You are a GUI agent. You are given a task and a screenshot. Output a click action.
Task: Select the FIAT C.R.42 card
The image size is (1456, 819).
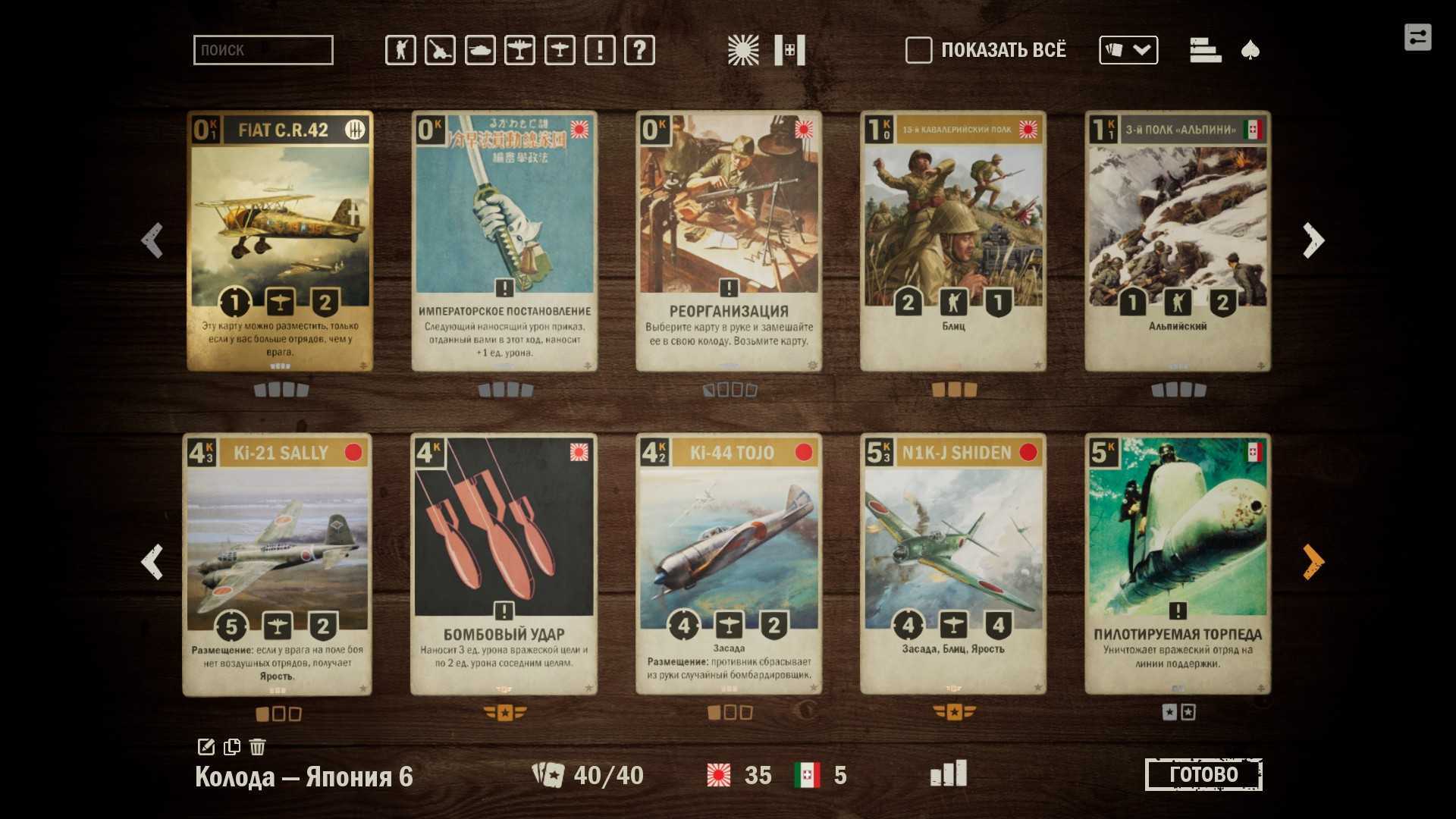(x=280, y=241)
